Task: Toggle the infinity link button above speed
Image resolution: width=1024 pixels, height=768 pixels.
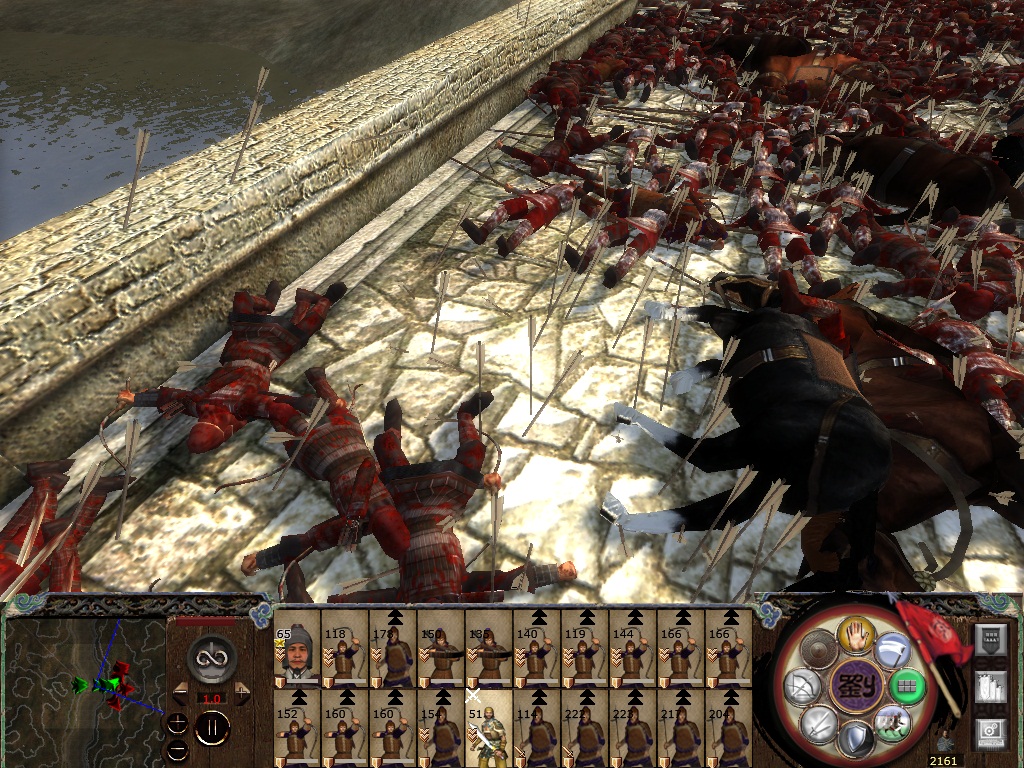Action: [211, 659]
